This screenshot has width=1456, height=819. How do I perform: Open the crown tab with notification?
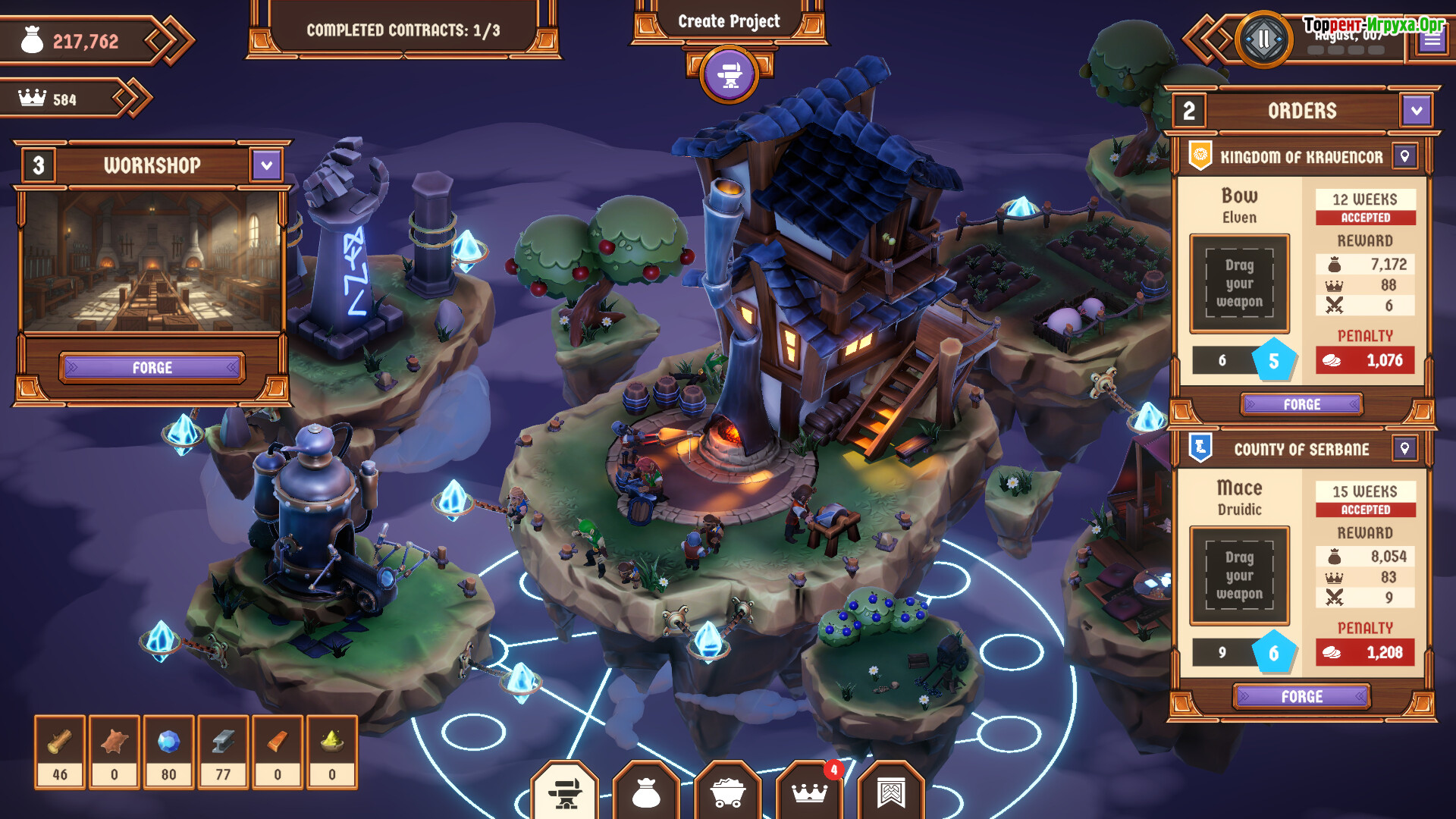(x=809, y=792)
